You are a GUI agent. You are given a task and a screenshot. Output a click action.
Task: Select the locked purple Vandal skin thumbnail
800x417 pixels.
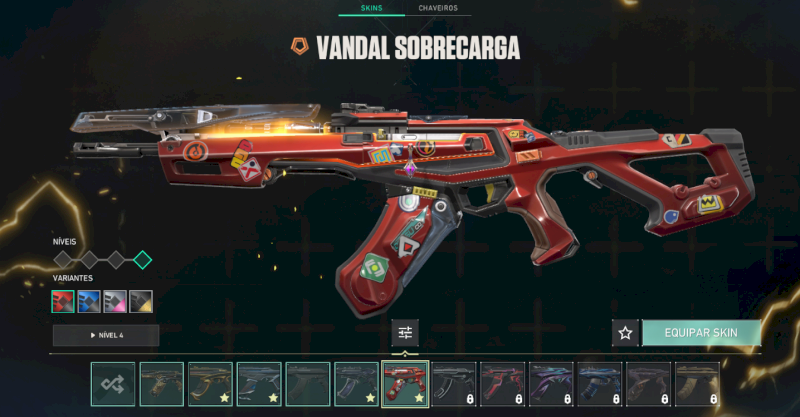click(551, 384)
